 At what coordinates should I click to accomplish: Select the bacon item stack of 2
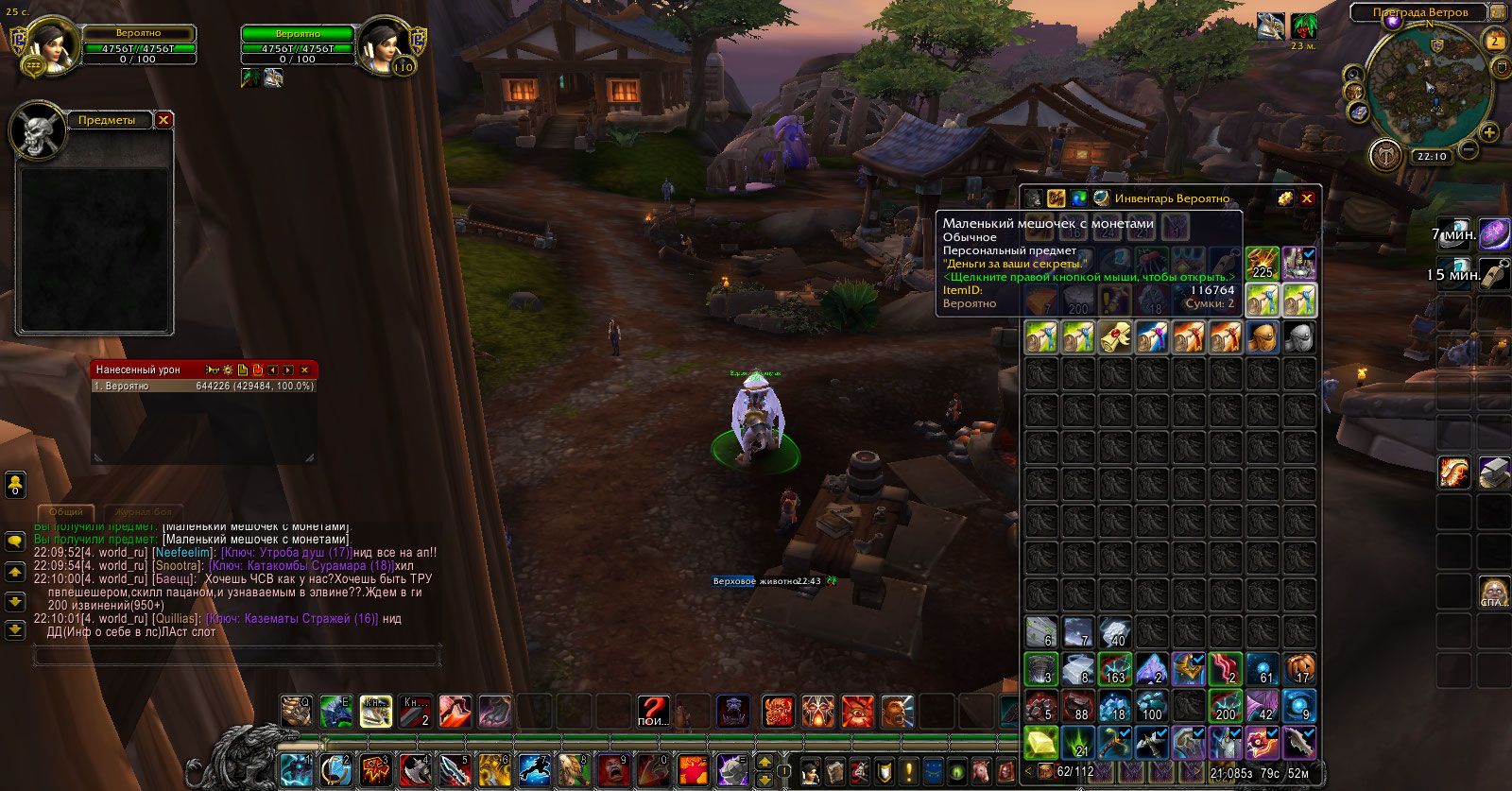tap(1226, 669)
